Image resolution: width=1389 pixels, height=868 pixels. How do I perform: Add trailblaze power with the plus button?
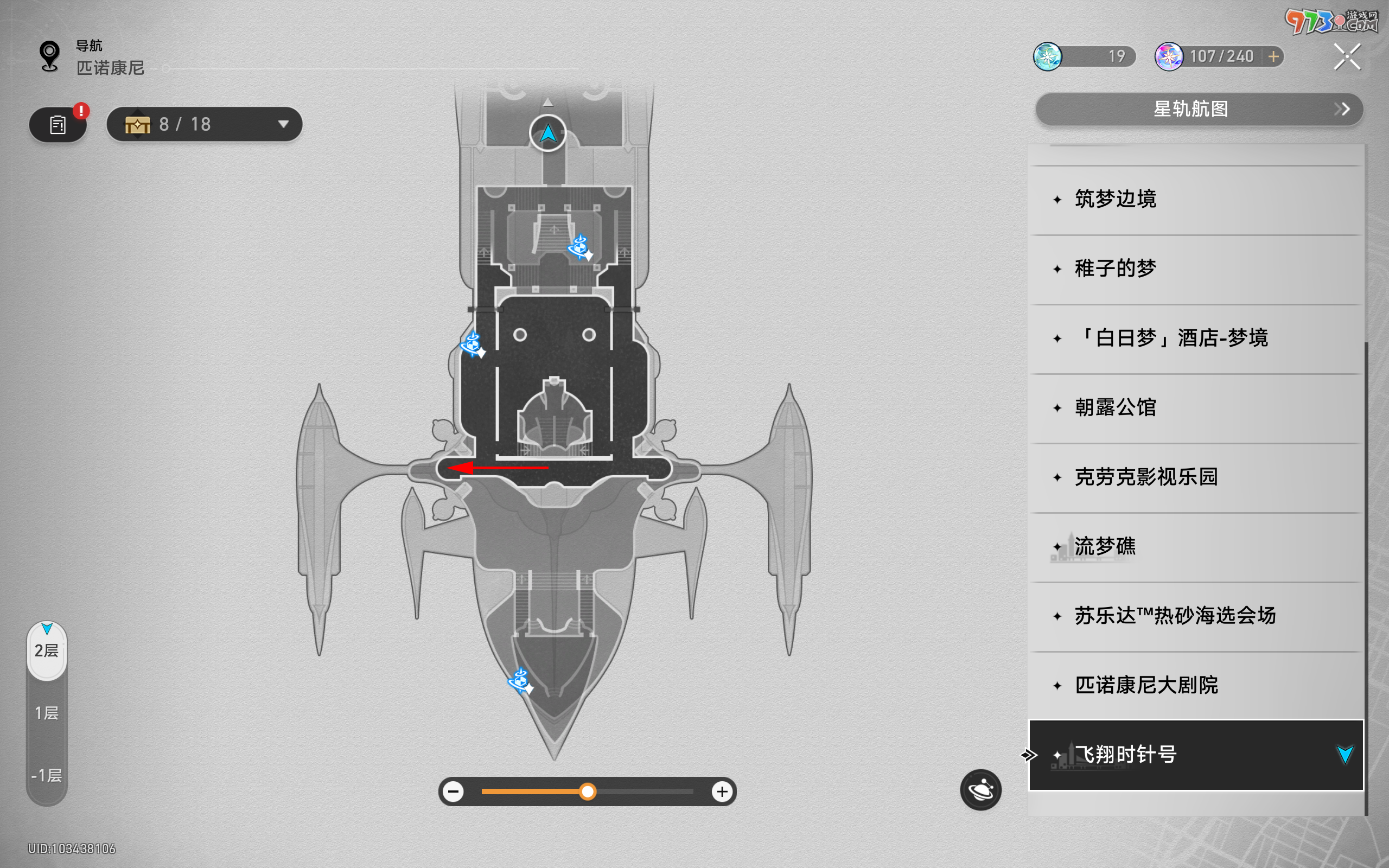click(x=1273, y=56)
